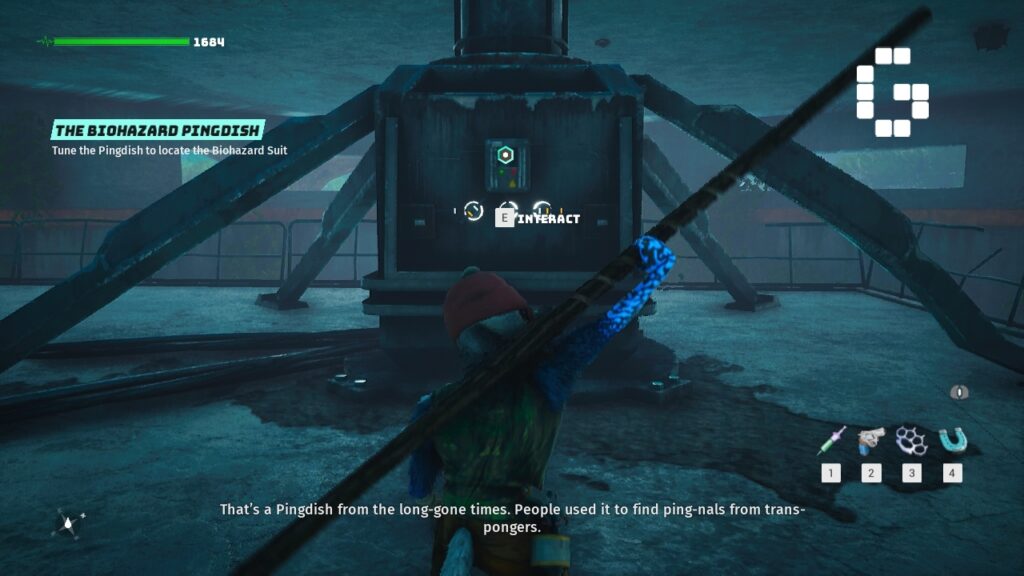Click the white block glyph emblem
This screenshot has height=576, width=1024.
pyautogui.click(x=892, y=92)
